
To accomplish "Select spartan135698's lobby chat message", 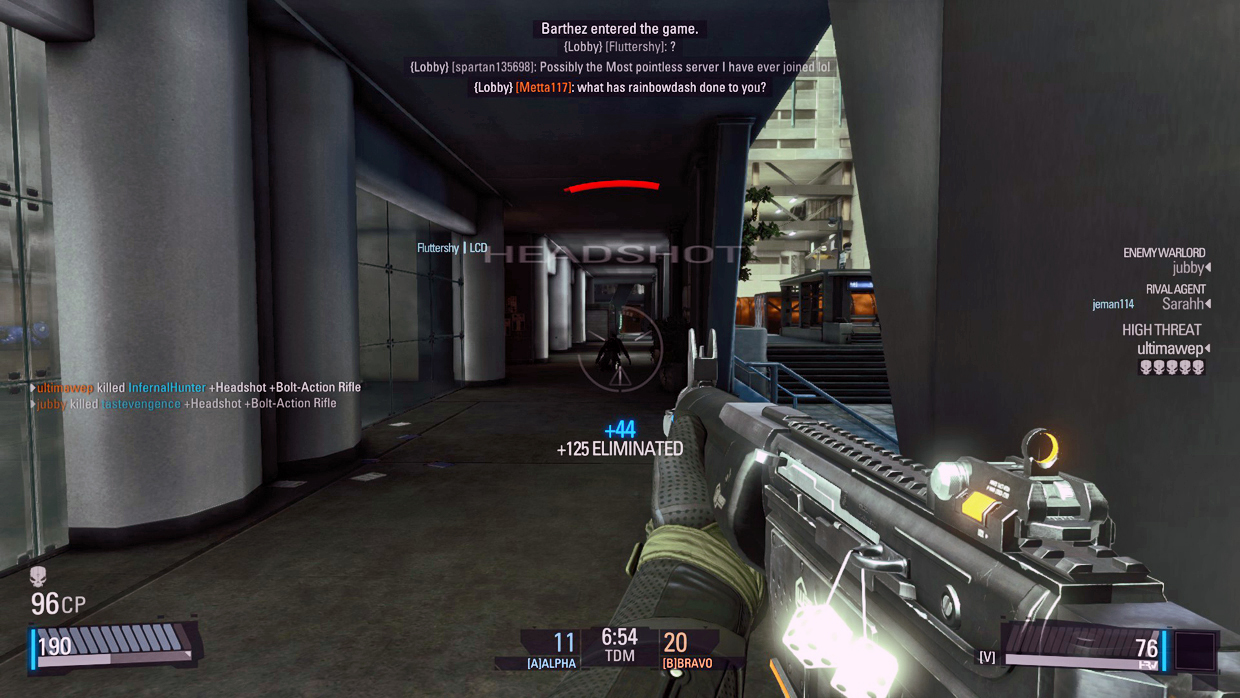I will (620, 67).
